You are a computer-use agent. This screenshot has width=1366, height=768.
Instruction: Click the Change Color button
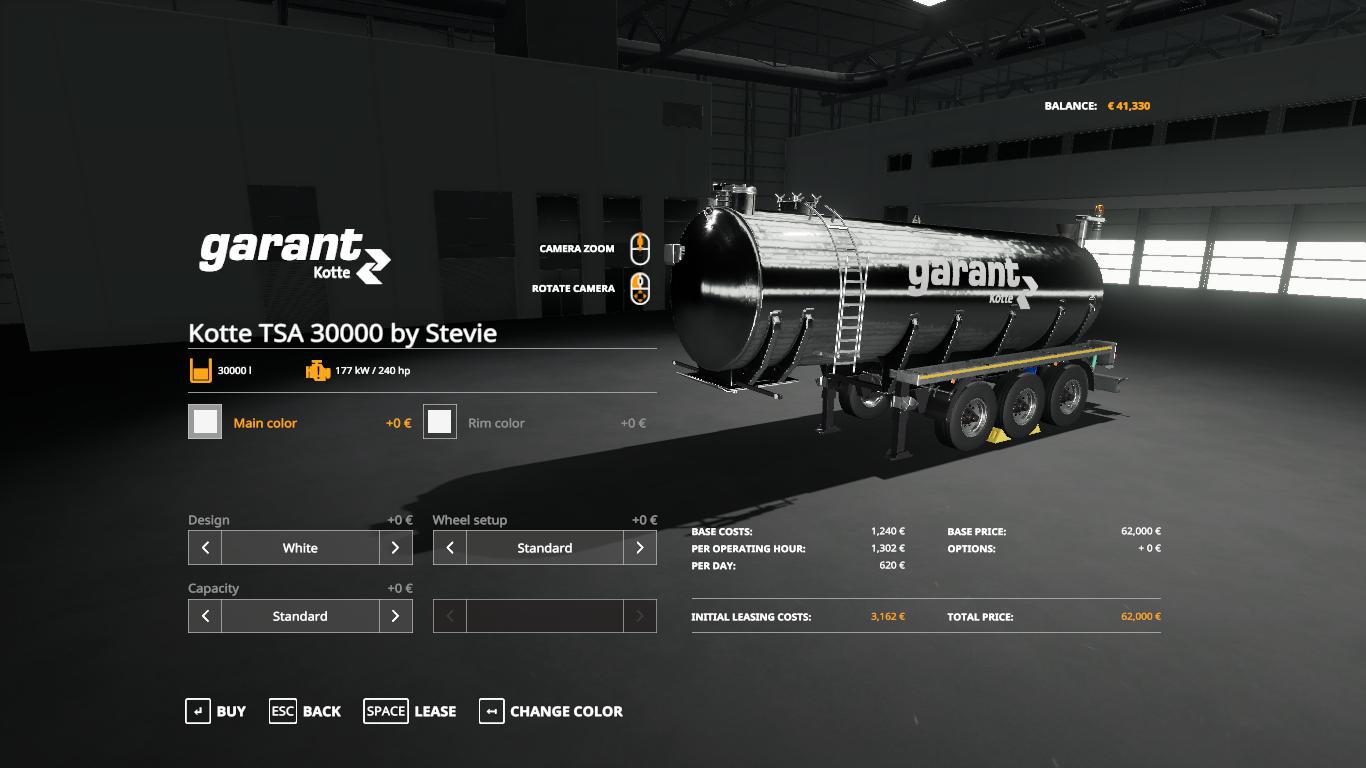coord(551,711)
